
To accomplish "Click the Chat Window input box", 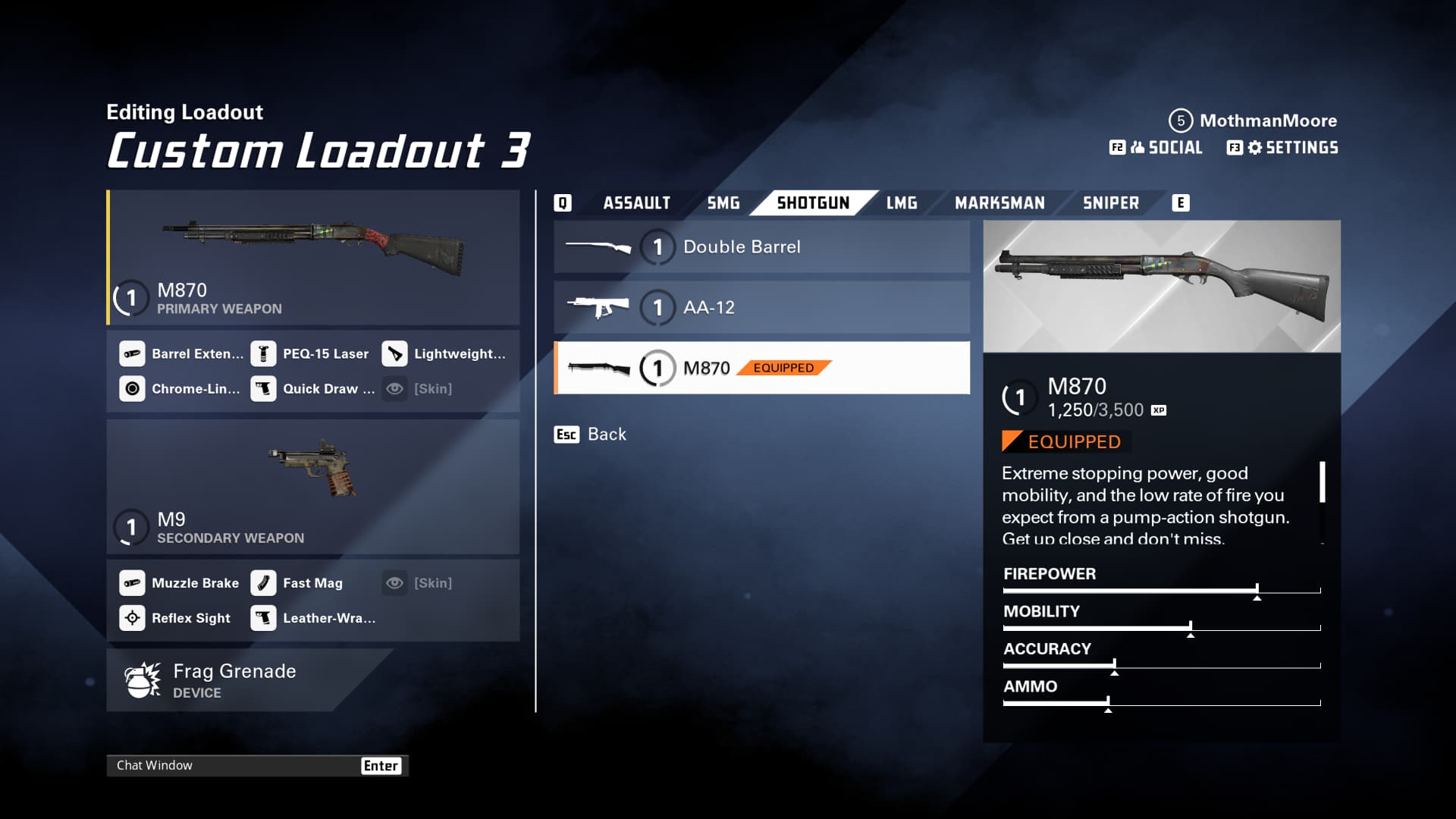I will tap(235, 766).
